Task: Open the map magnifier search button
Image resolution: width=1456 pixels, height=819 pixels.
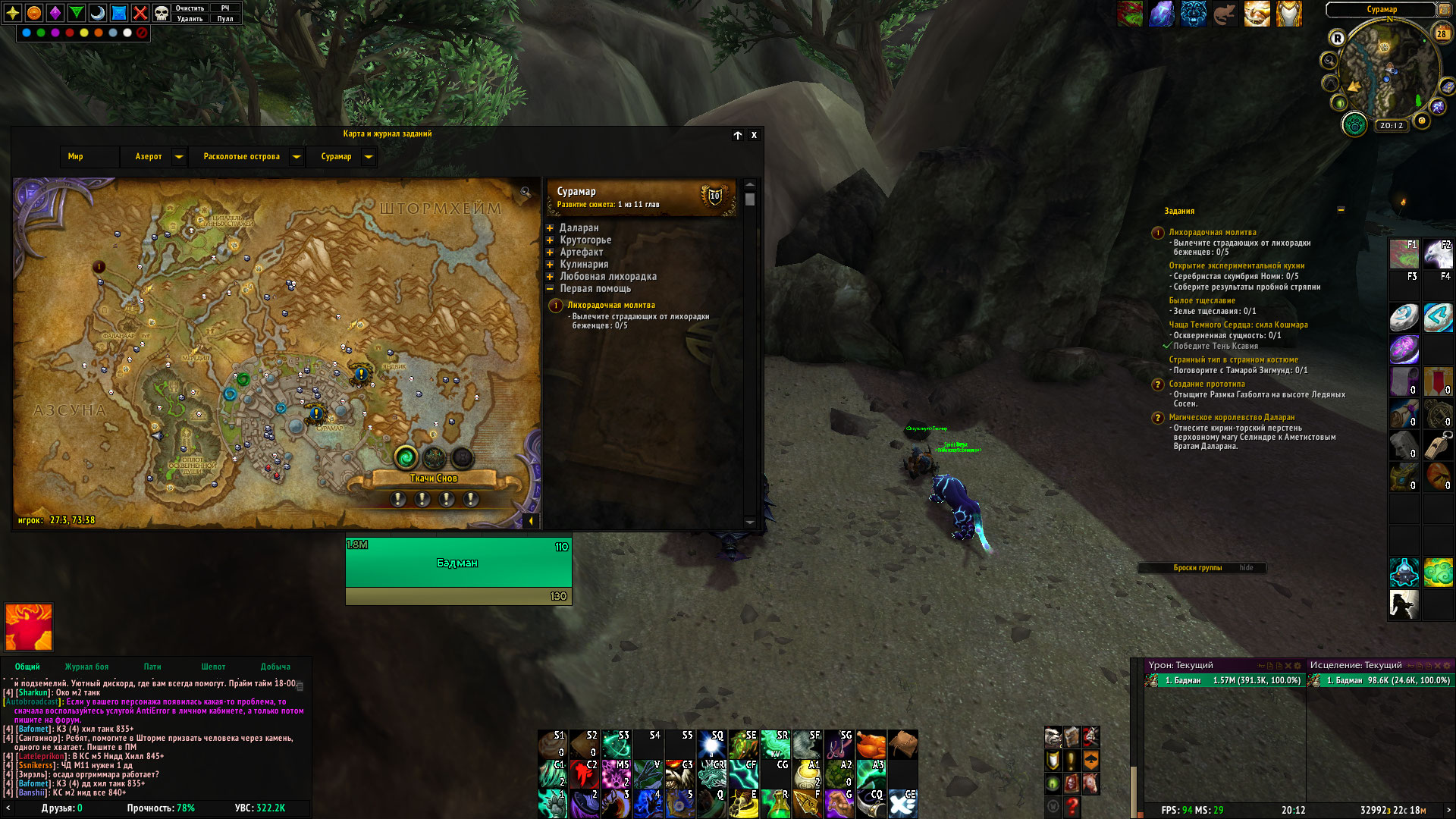Action: 526,193
